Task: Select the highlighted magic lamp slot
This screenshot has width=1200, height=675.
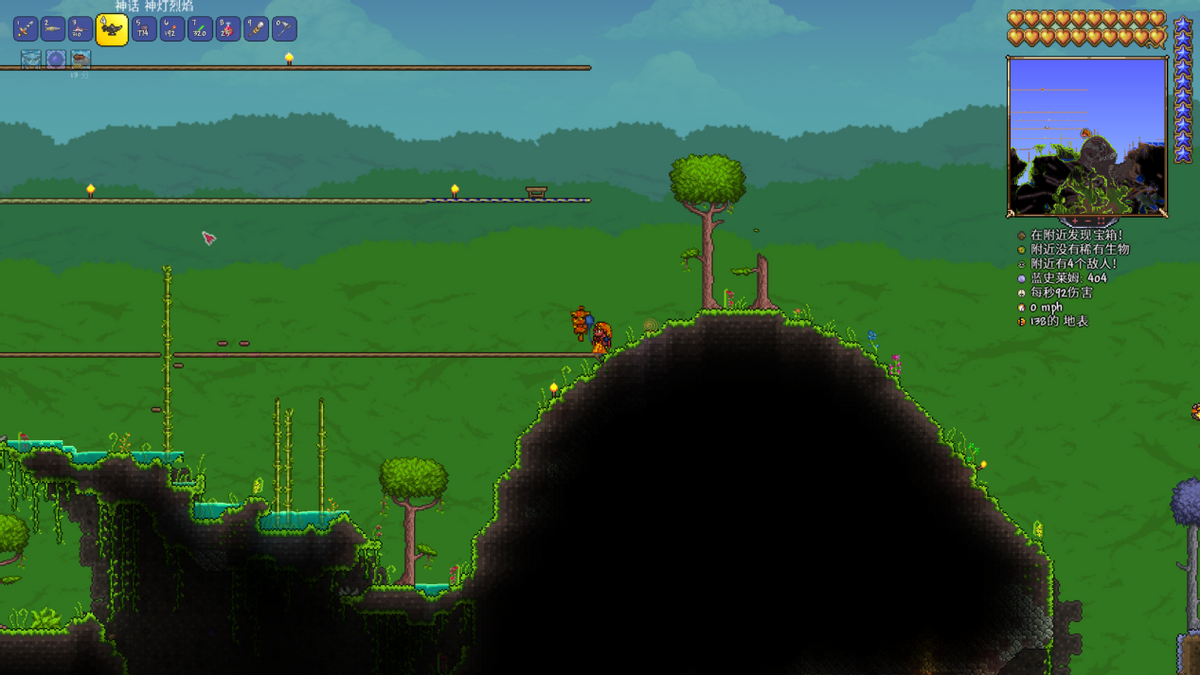Action: point(112,29)
